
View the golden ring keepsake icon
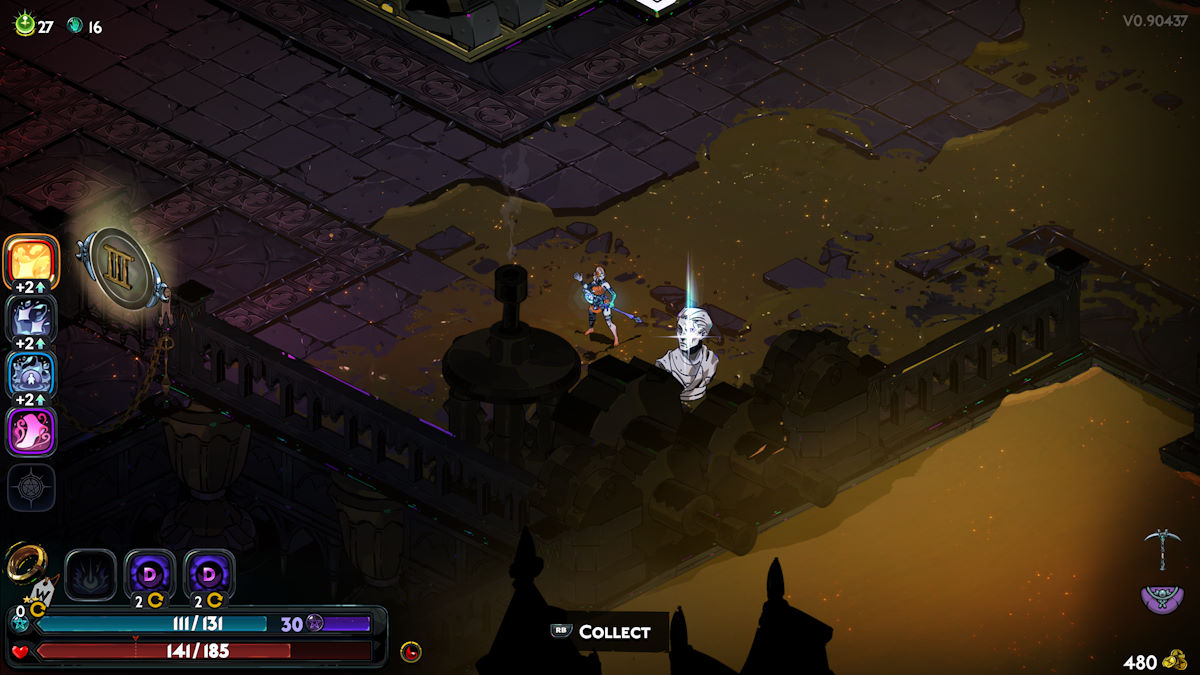point(23,565)
